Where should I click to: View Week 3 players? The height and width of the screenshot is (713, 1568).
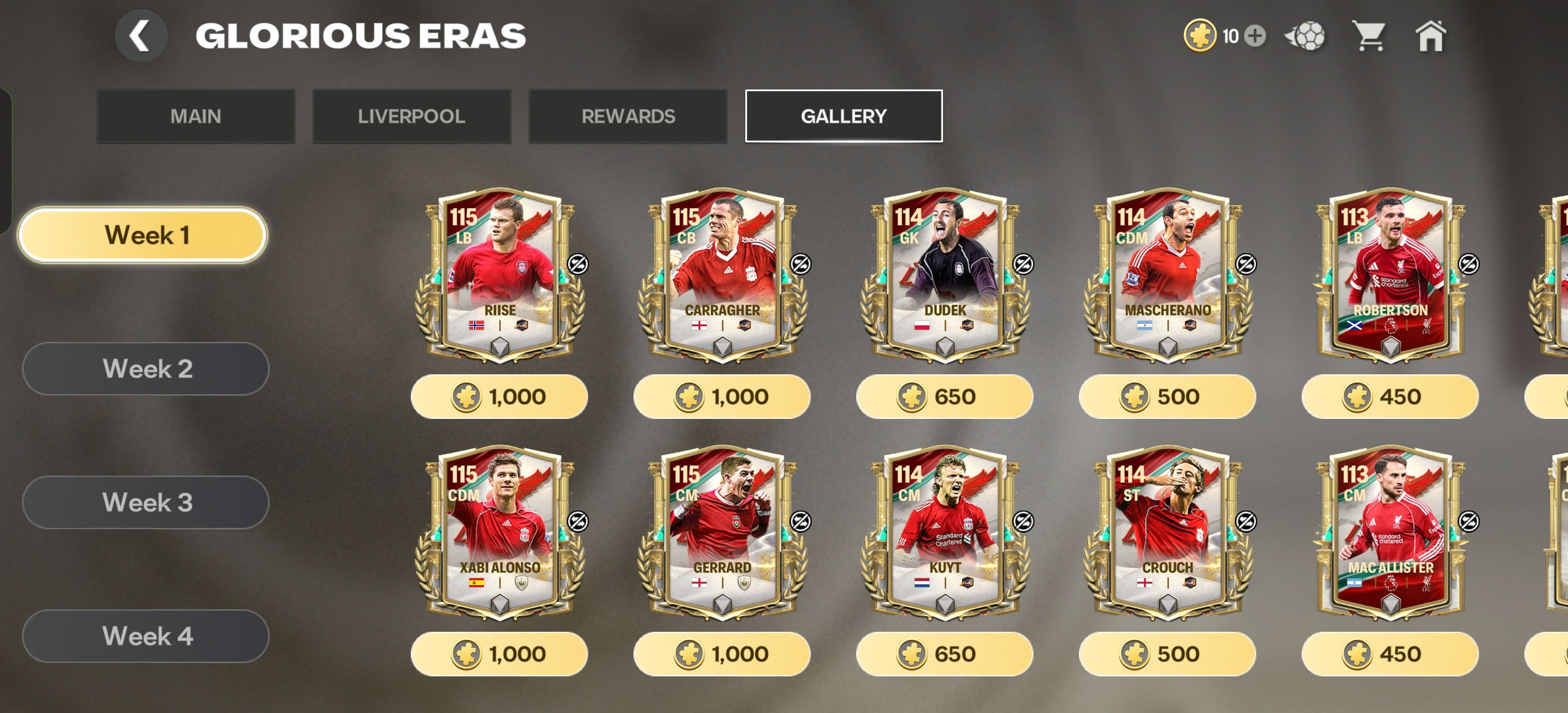click(146, 503)
